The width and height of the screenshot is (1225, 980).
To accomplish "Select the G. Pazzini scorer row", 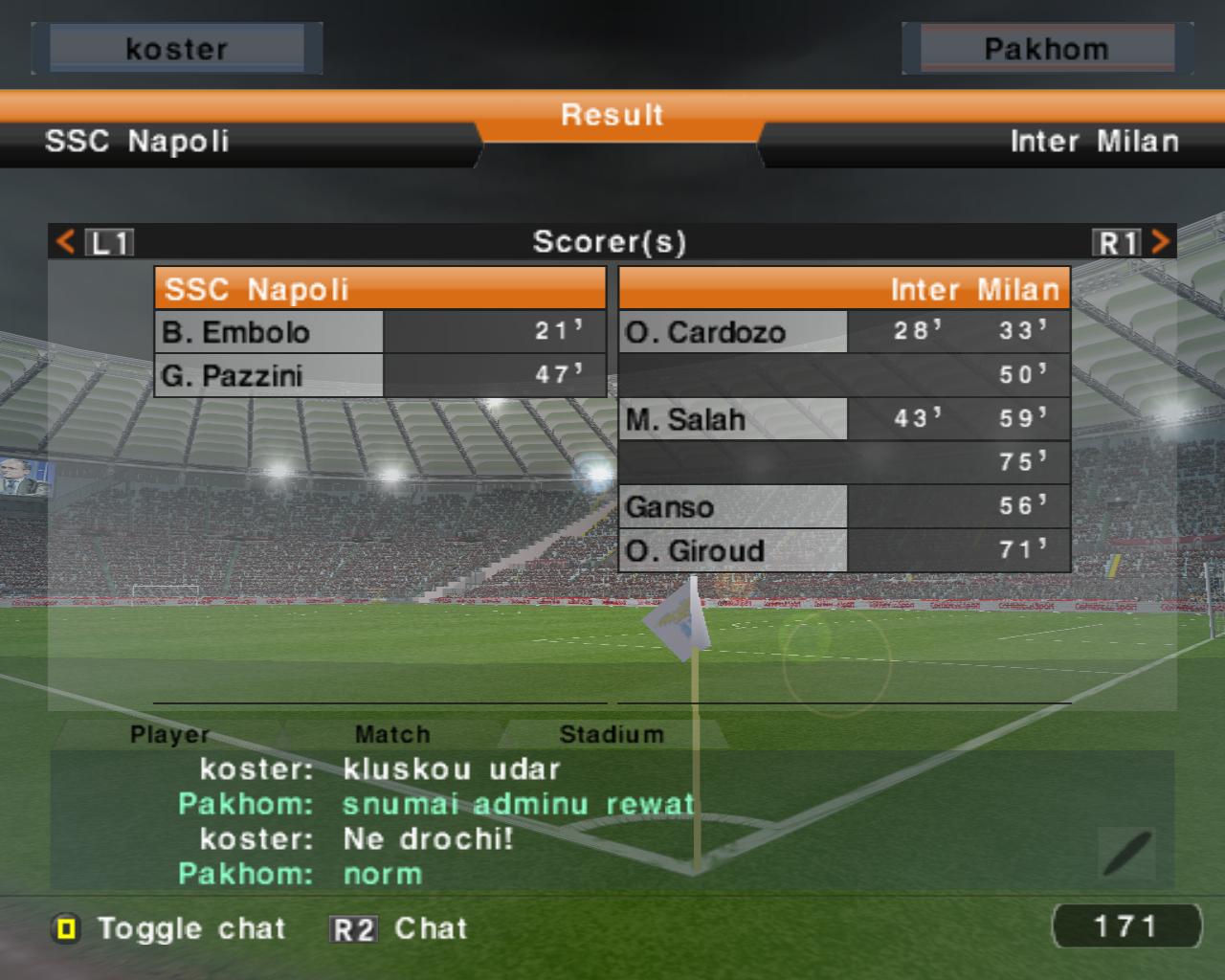I will (x=380, y=375).
